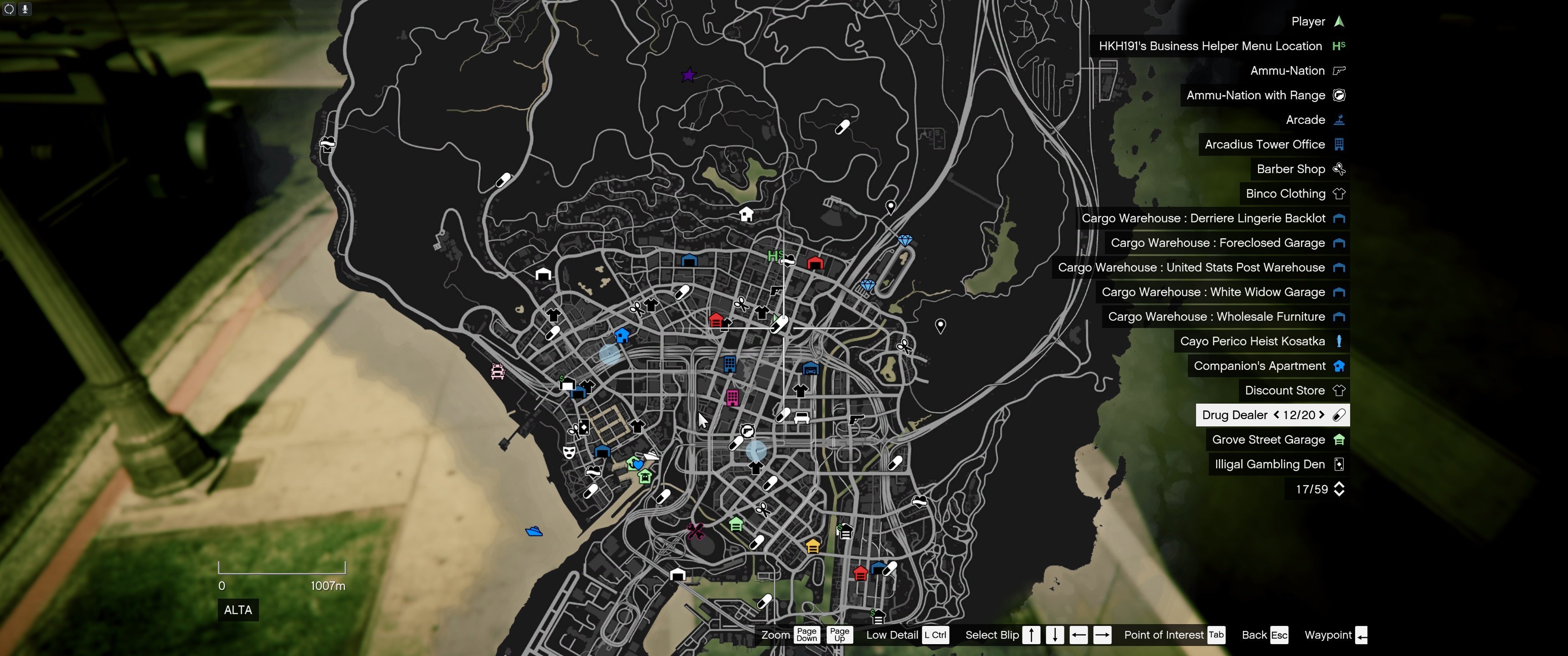This screenshot has width=1568, height=656.
Task: Select the purple star map blip
Action: tap(688, 75)
